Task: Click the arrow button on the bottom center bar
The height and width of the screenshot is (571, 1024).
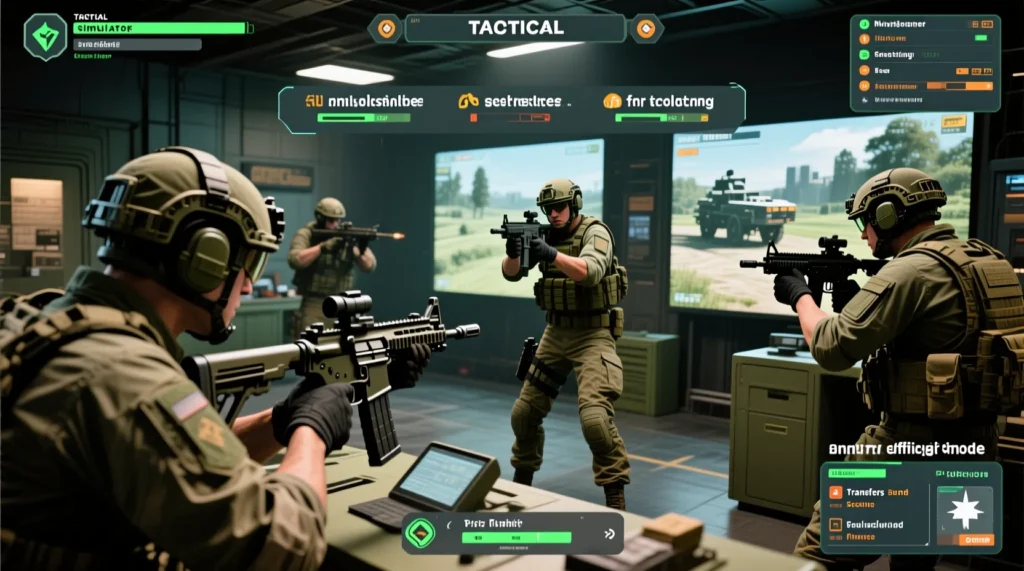Action: click(x=609, y=534)
